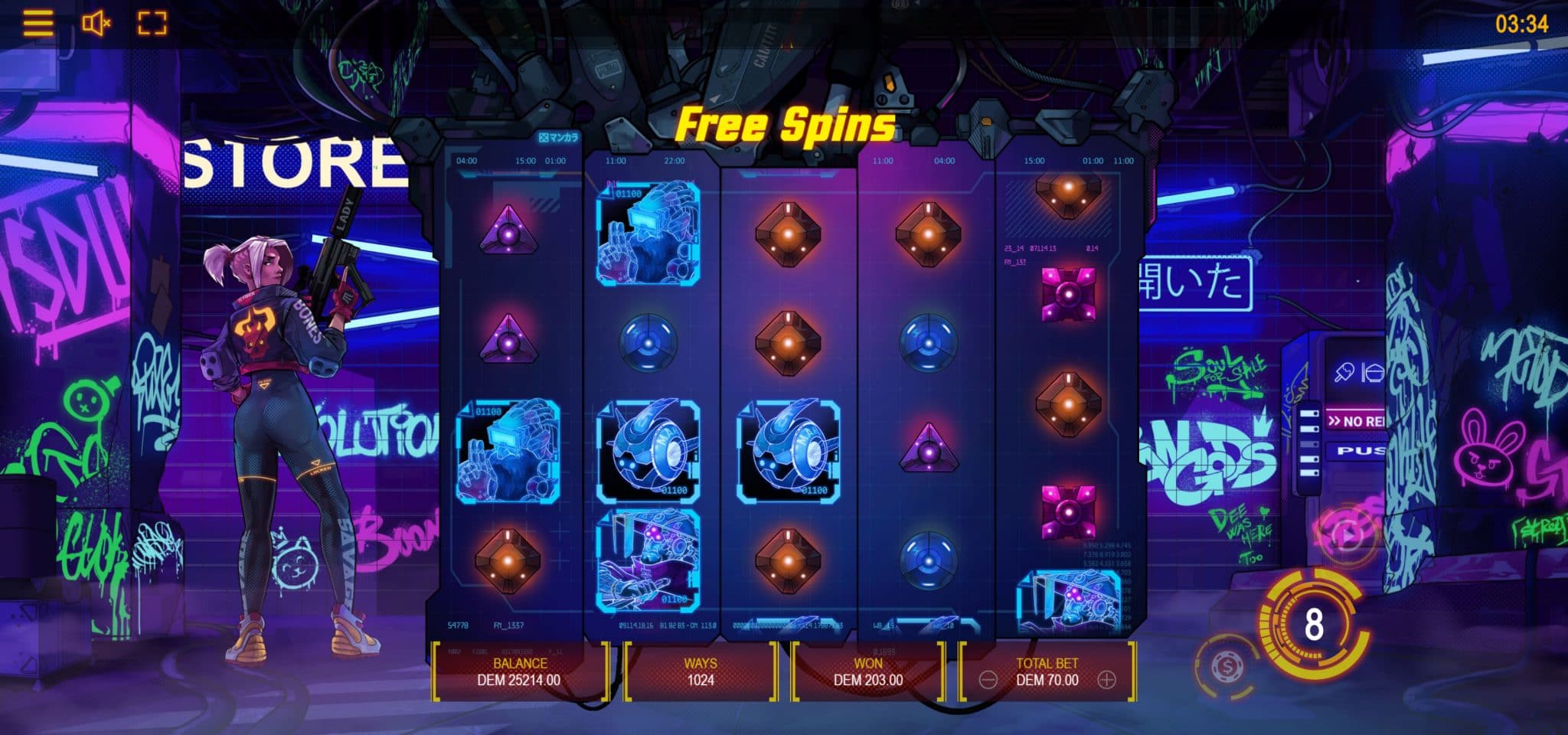Screen dimensions: 1568x735
Task: Open bet settings with the dollar chip icon
Action: (x=1224, y=665)
